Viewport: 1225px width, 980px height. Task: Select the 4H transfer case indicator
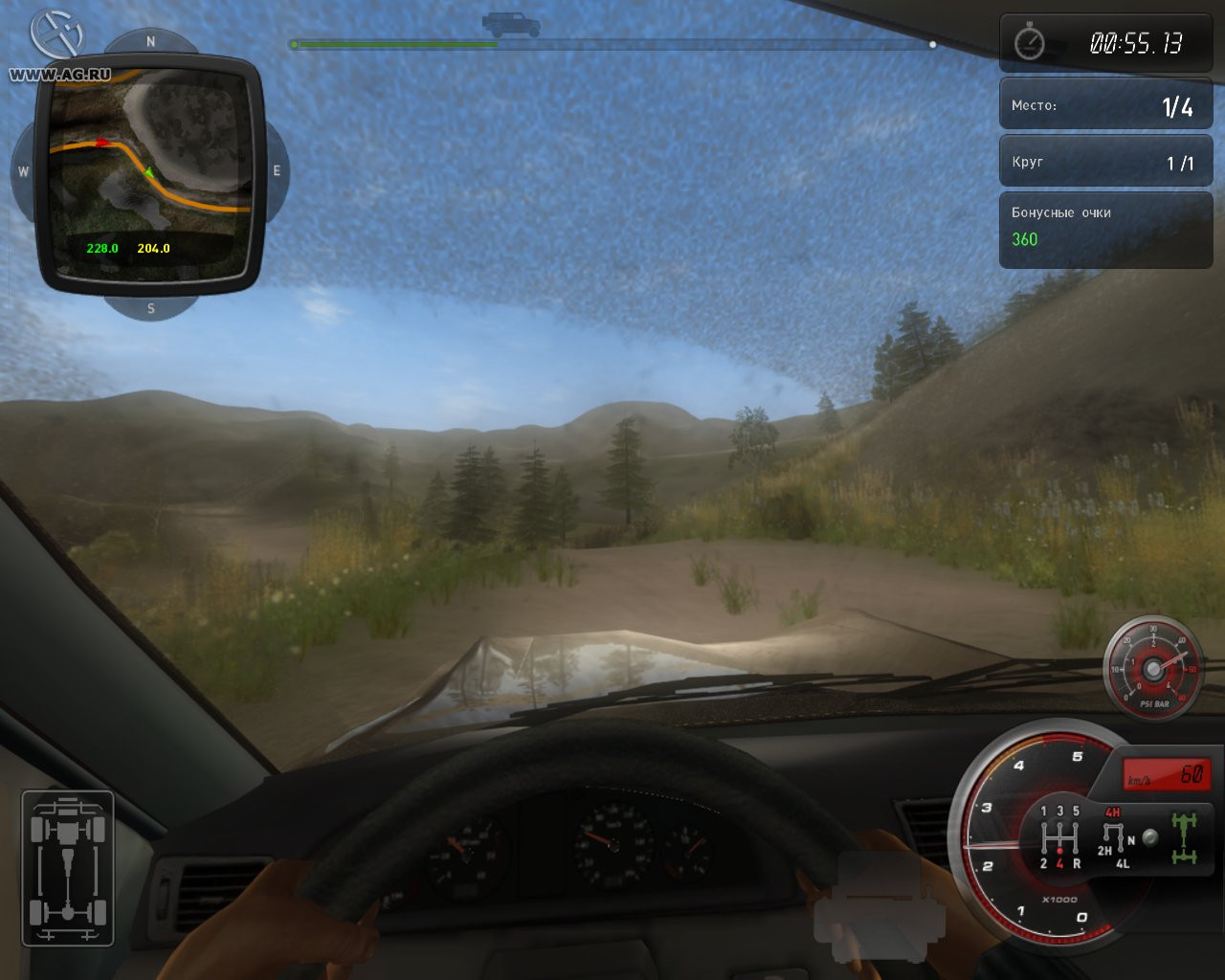point(1112,813)
